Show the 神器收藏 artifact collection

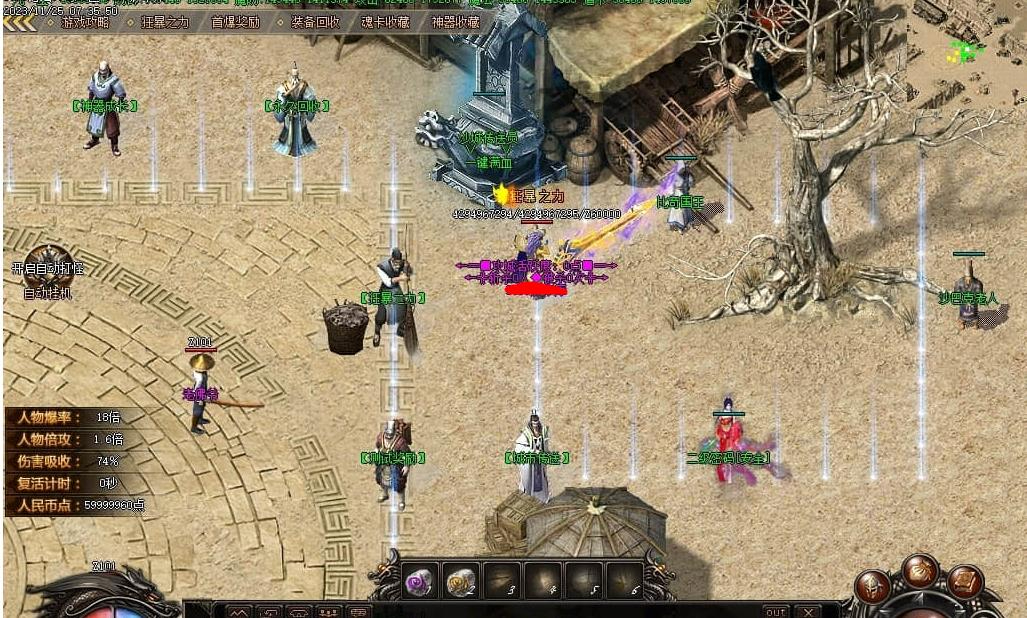[455, 22]
